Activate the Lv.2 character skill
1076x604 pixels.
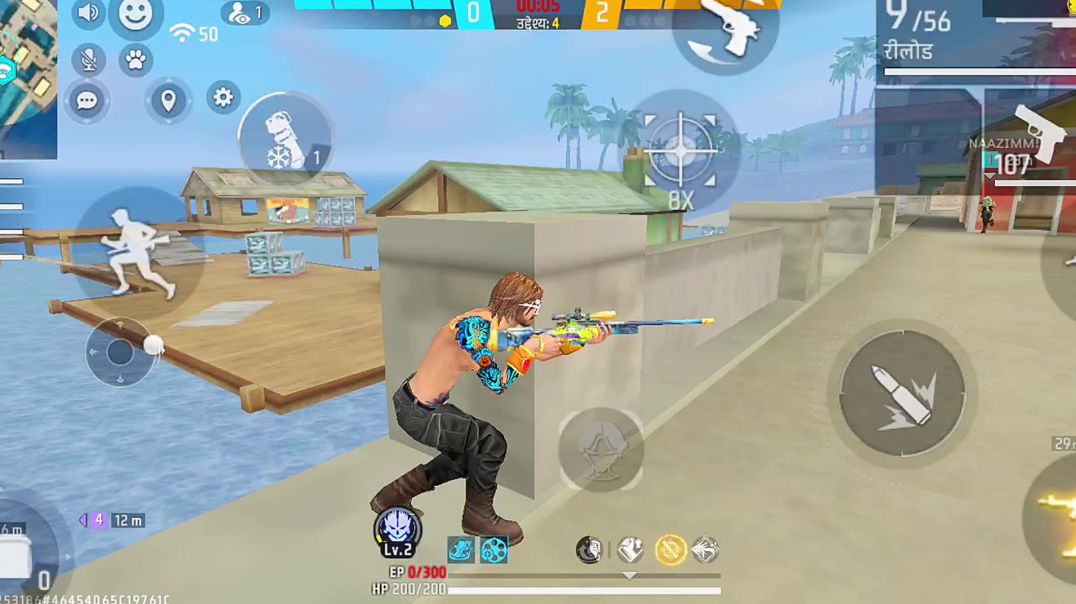tap(397, 531)
